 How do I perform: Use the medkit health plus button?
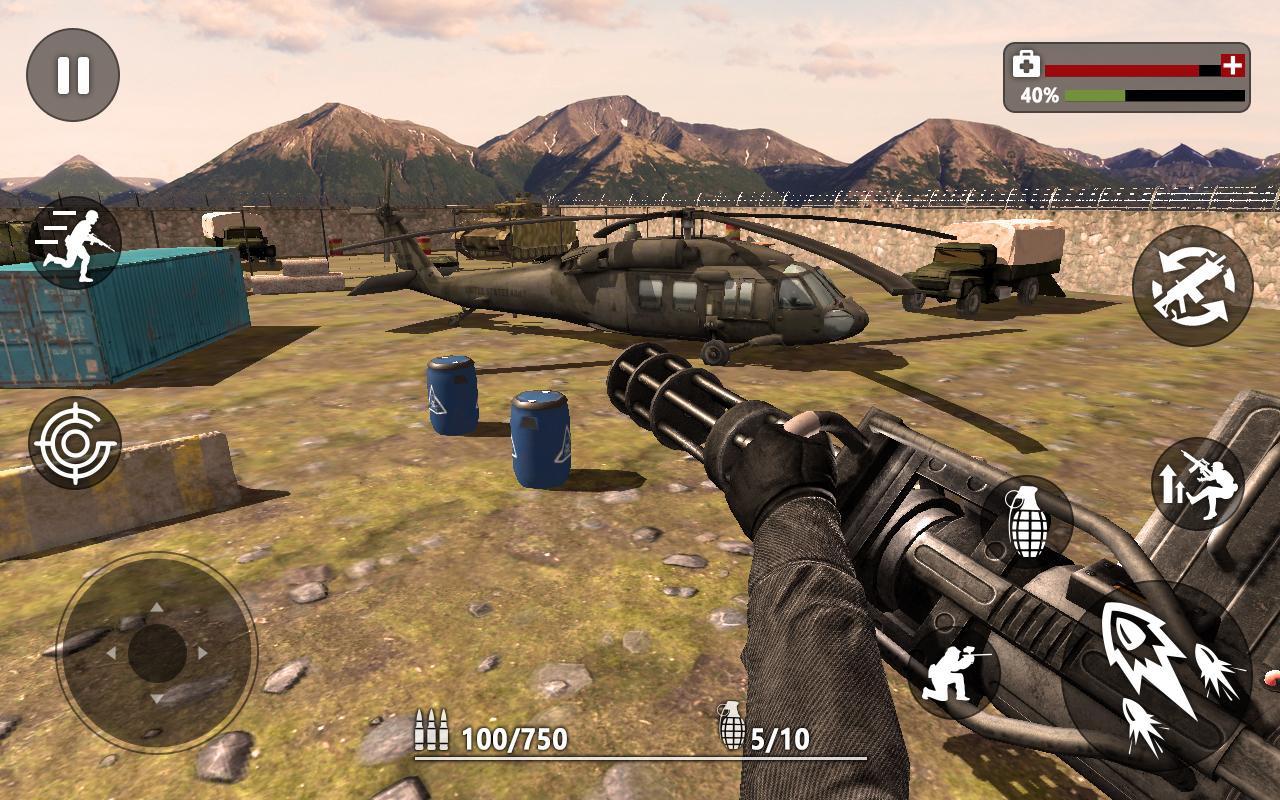pyautogui.click(x=1234, y=66)
